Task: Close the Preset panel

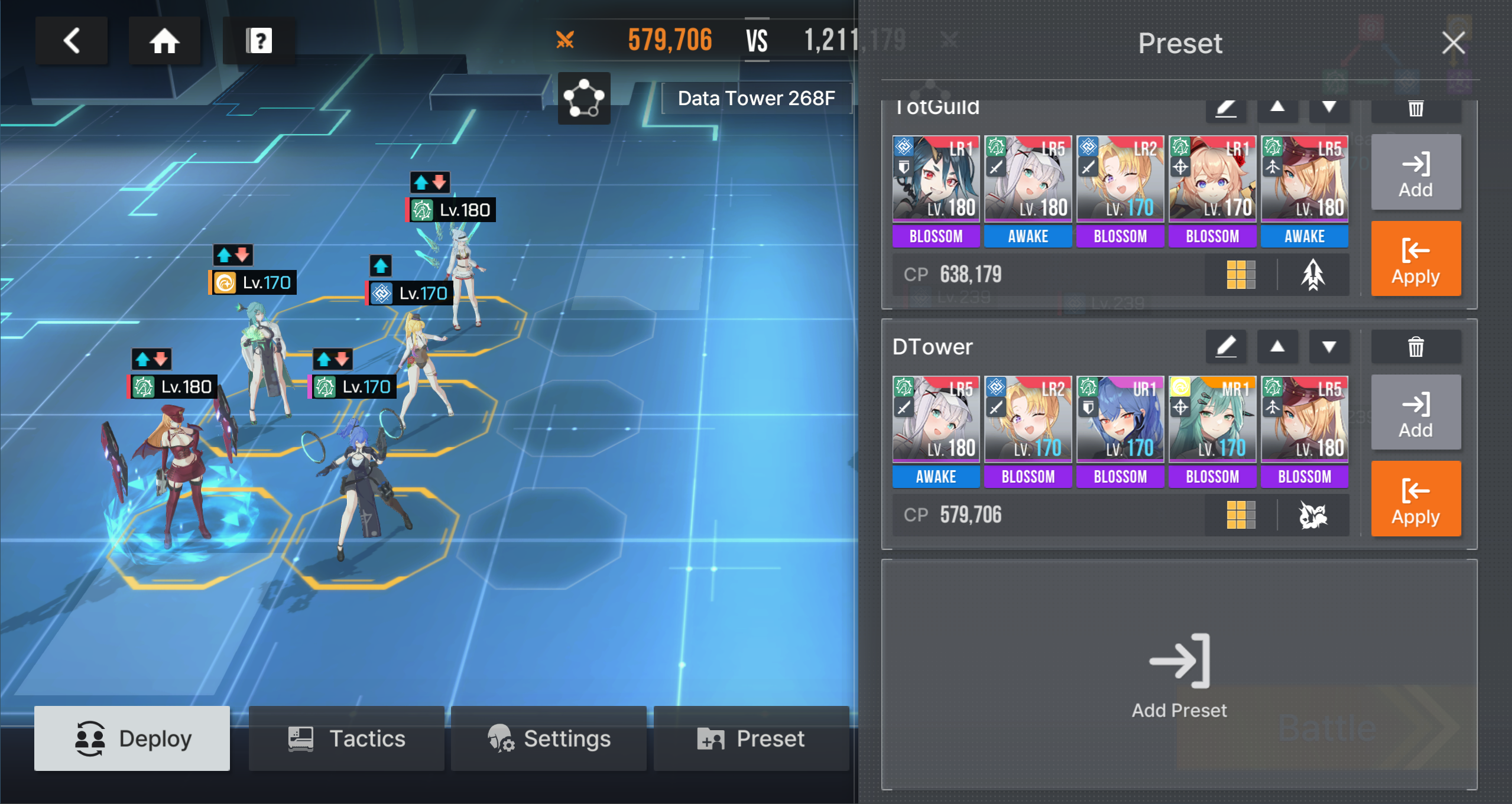Action: pos(1453,43)
